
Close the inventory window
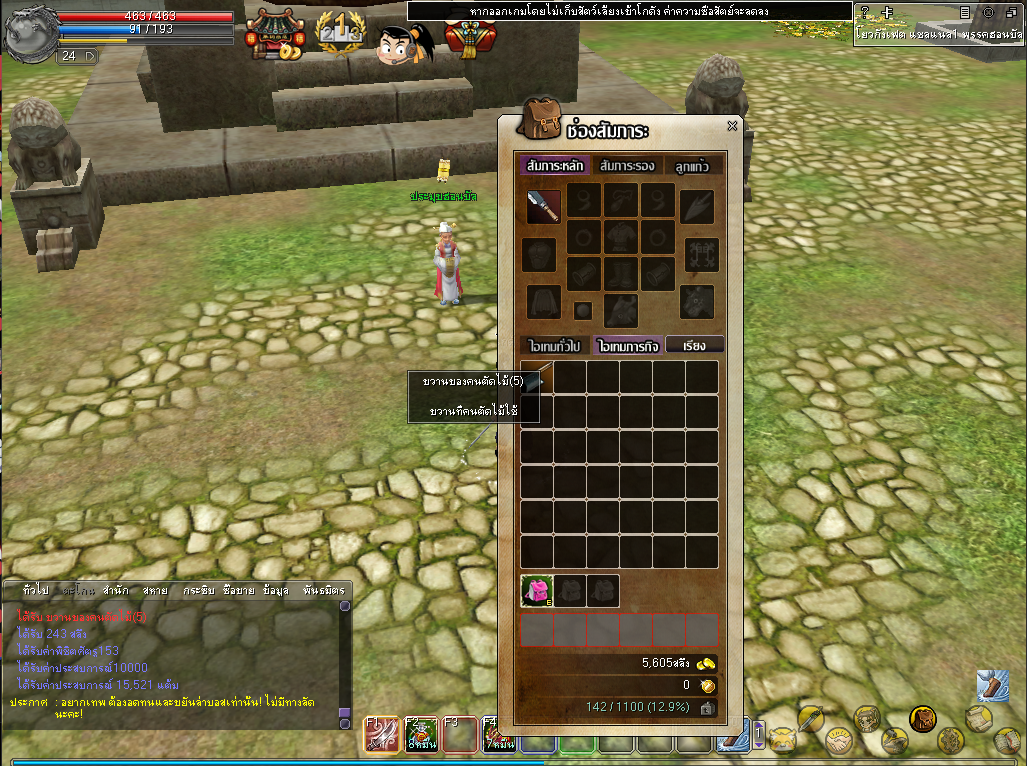click(733, 127)
